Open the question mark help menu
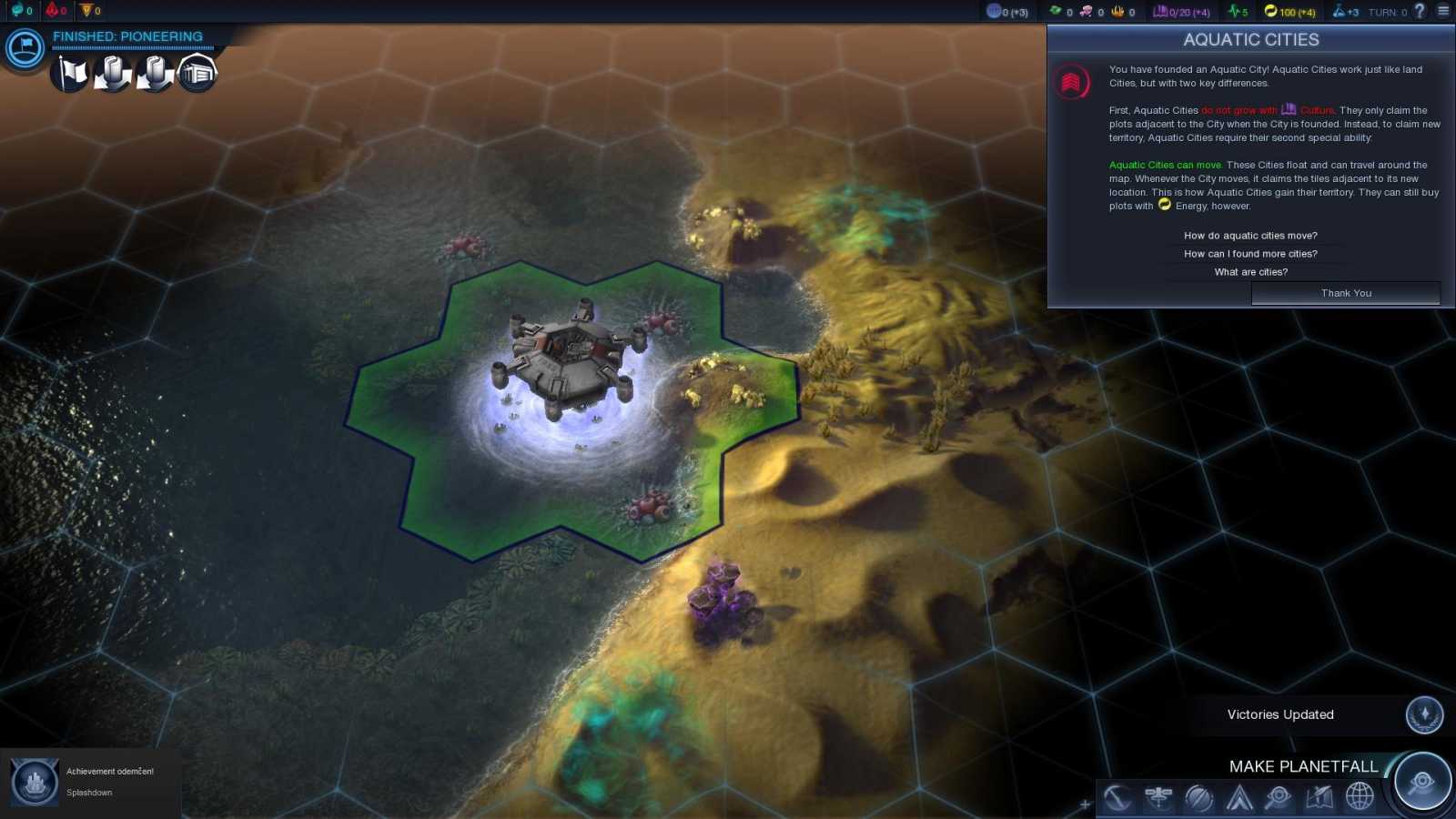 tap(1420, 12)
